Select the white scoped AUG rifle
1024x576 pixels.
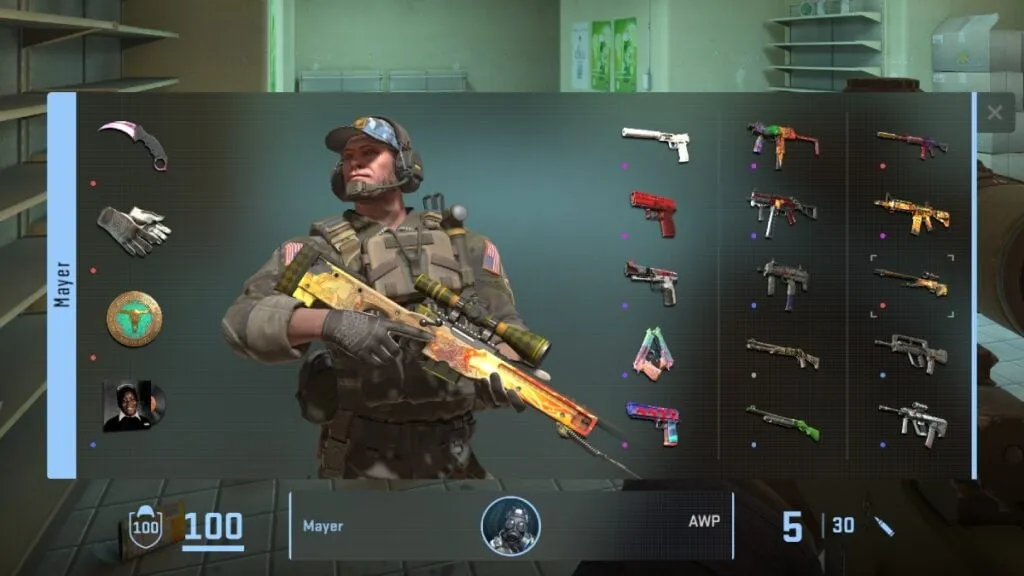(x=912, y=421)
